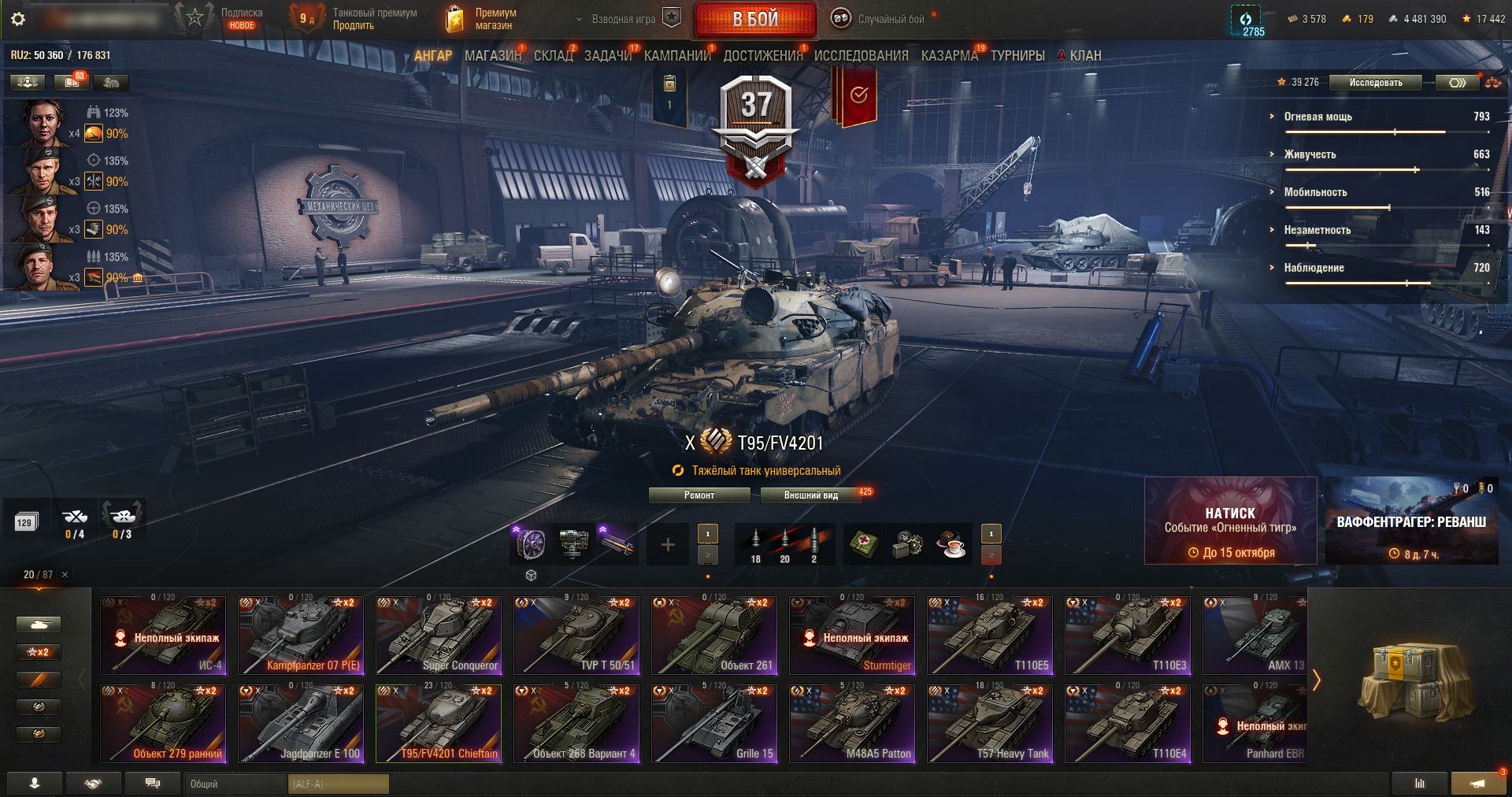Click the Ремонт repair button
The height and width of the screenshot is (797, 1512).
[x=699, y=495]
